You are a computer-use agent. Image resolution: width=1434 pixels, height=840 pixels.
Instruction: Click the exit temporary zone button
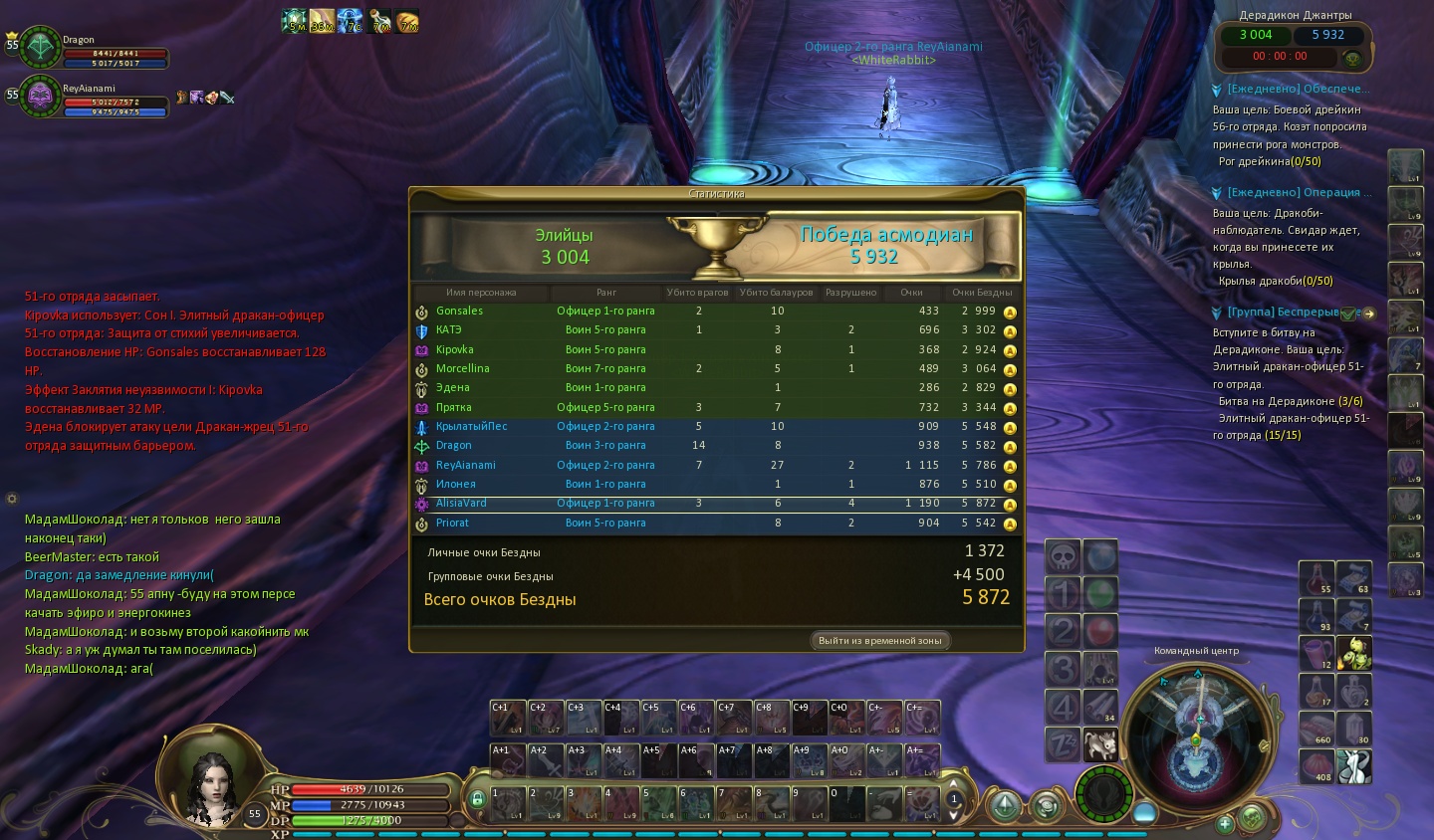879,641
